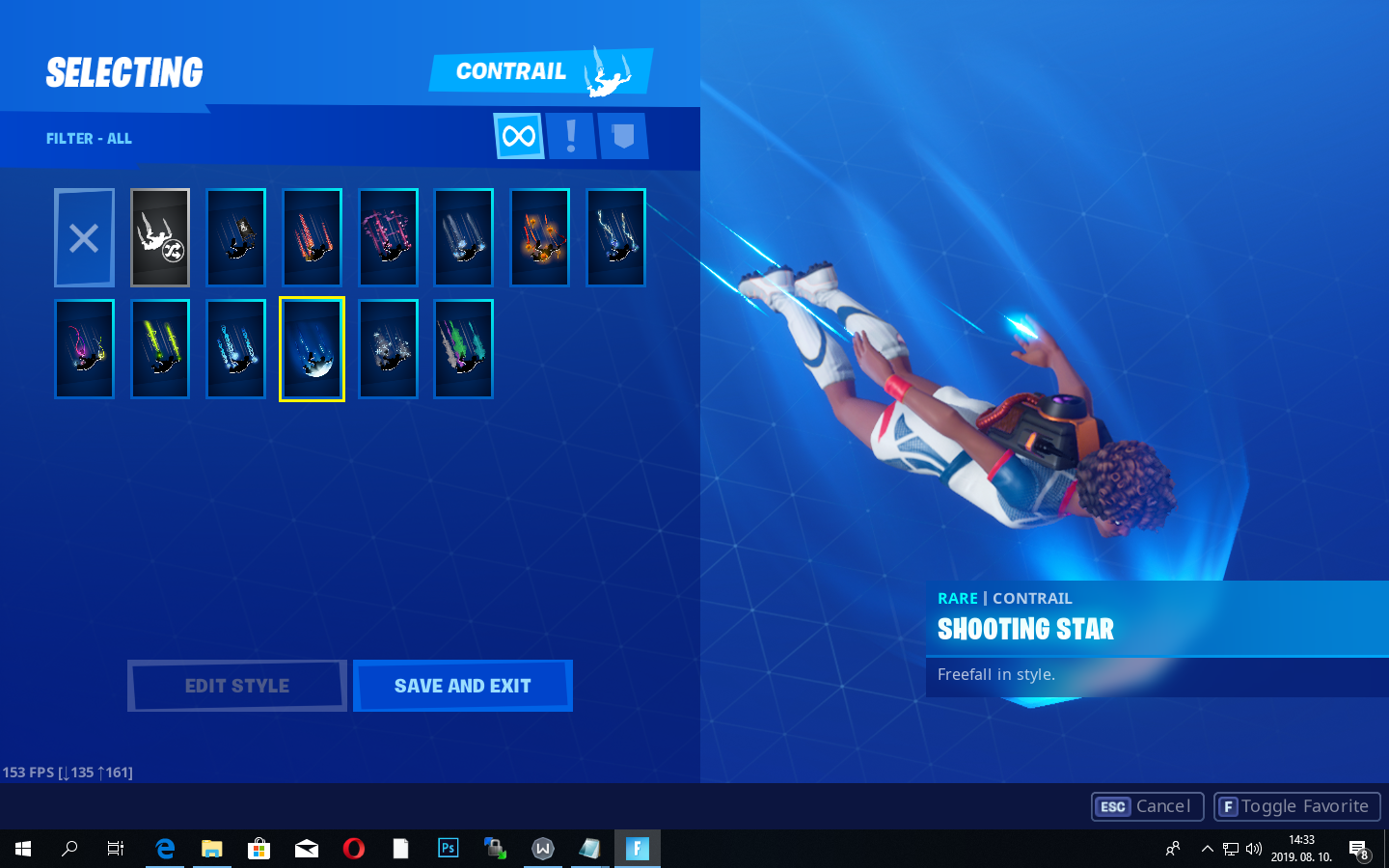Screen dimensions: 1389x868
Task: Choose the neon yellow-green beam contrail
Action: 160,348
